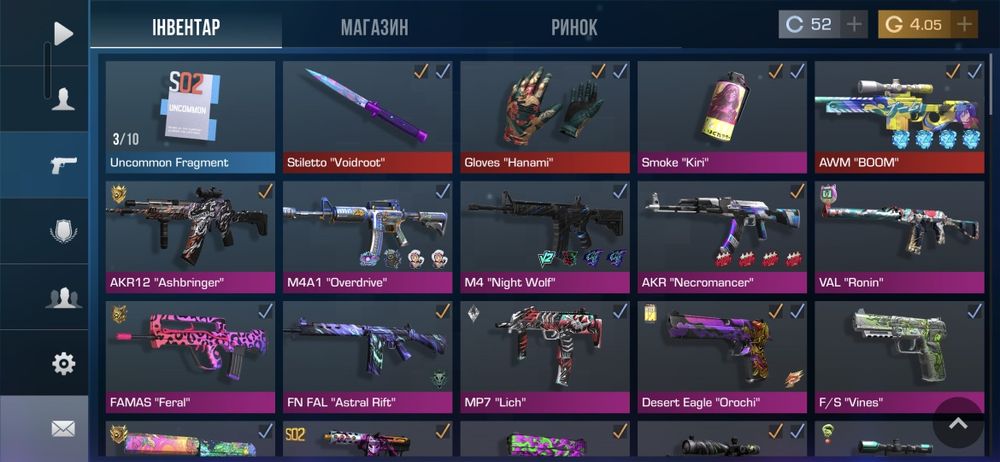Pick the Desert Eagle "Orochi" skin

point(722,357)
